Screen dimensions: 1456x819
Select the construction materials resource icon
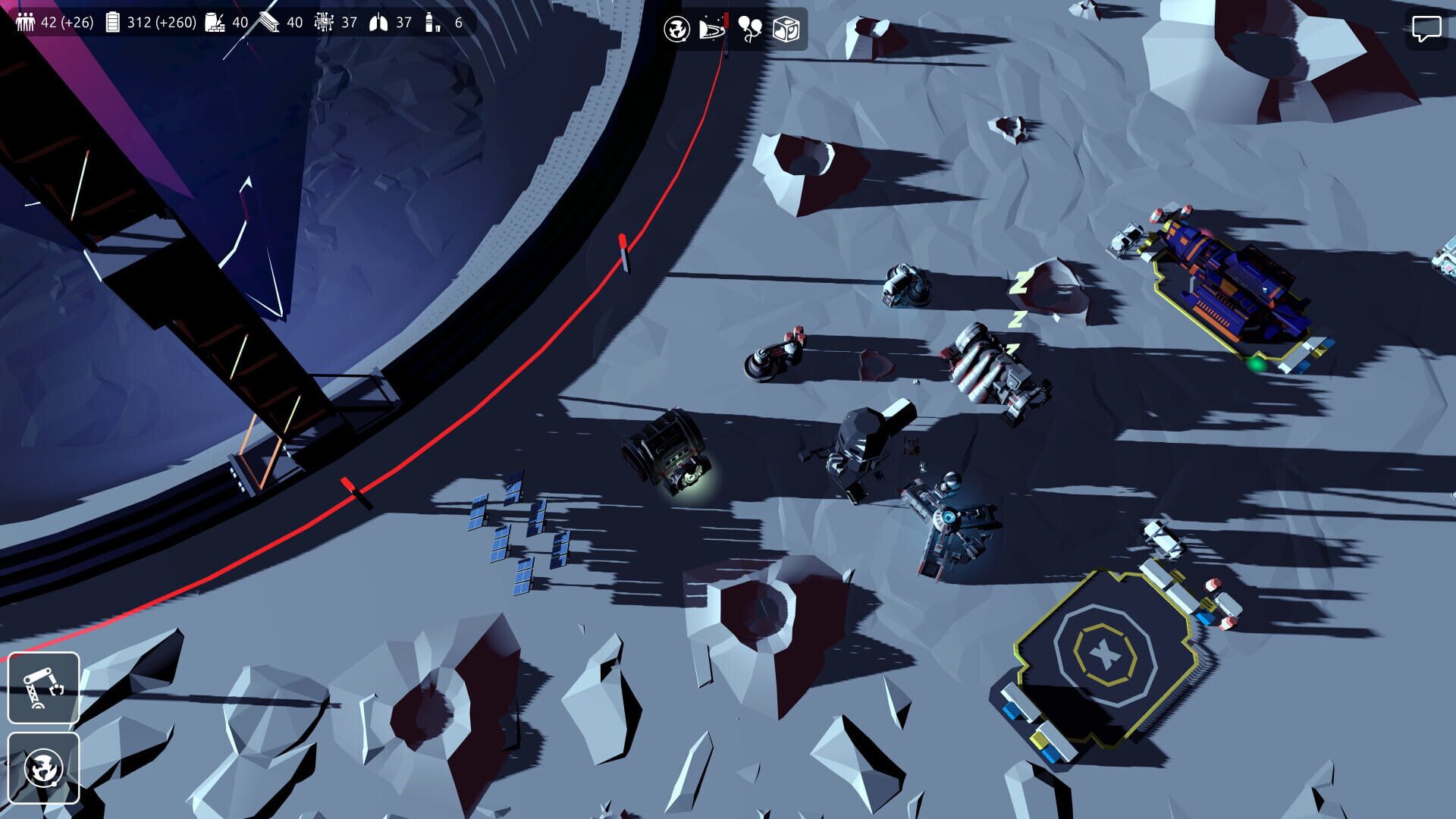(215, 21)
